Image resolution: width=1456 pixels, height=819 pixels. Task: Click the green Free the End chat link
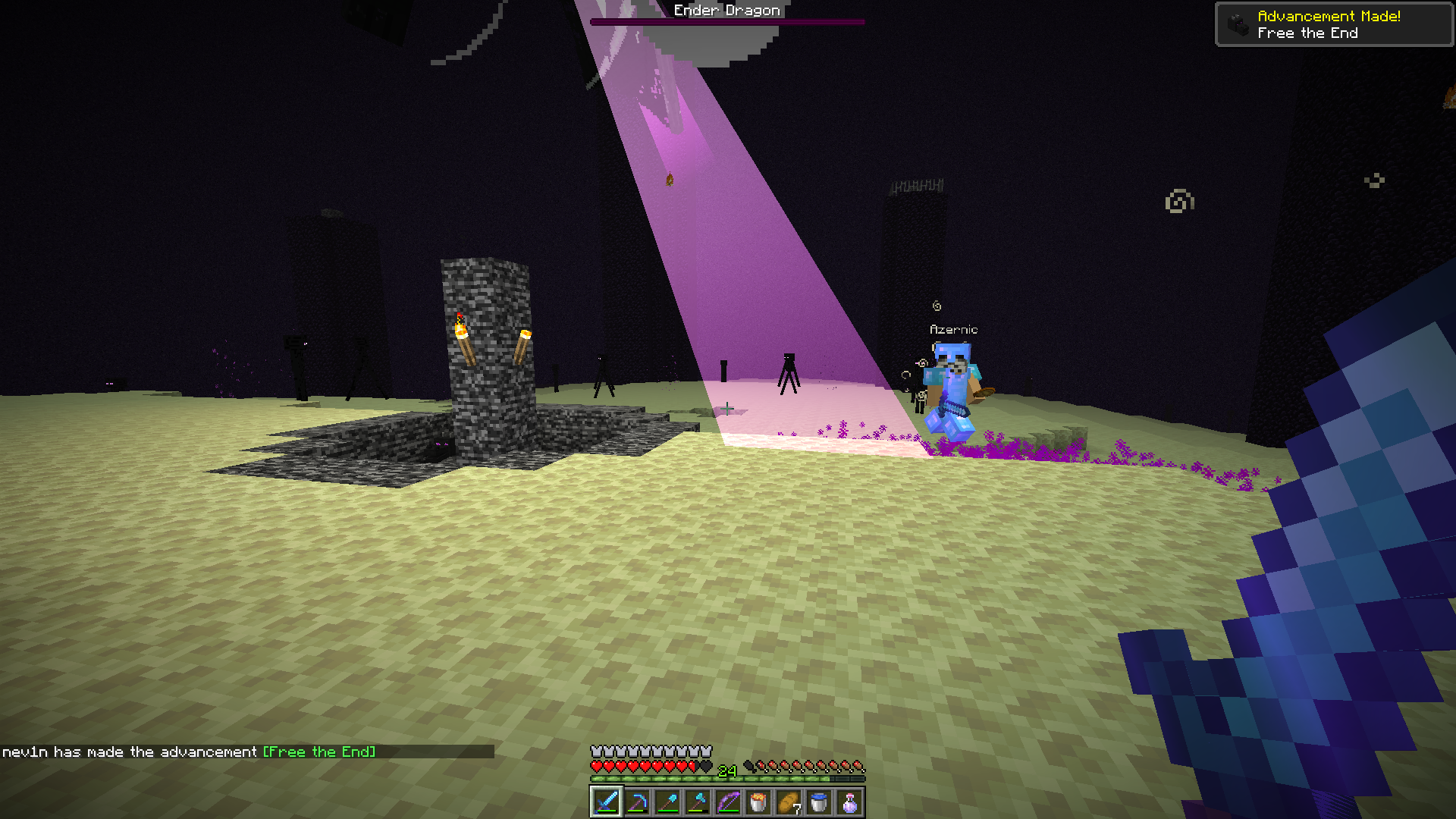319,752
